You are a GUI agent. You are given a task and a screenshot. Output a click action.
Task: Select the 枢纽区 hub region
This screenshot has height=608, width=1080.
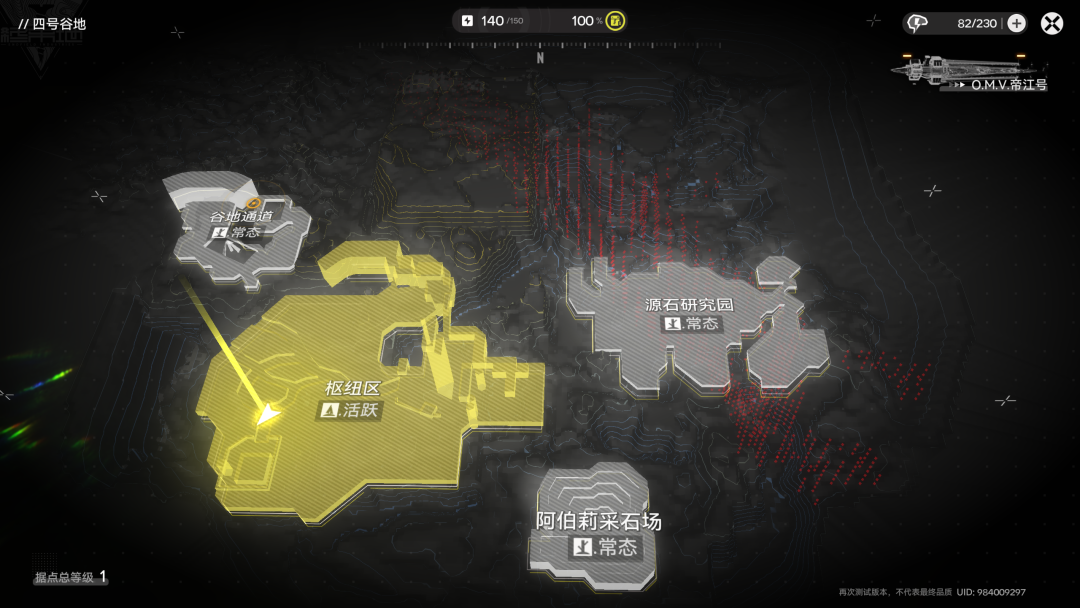(x=352, y=399)
